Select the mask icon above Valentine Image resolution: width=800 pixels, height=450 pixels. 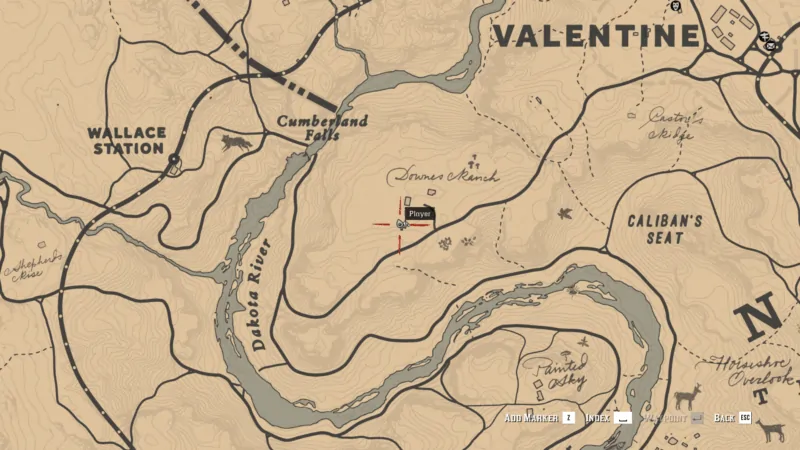tap(676, 6)
